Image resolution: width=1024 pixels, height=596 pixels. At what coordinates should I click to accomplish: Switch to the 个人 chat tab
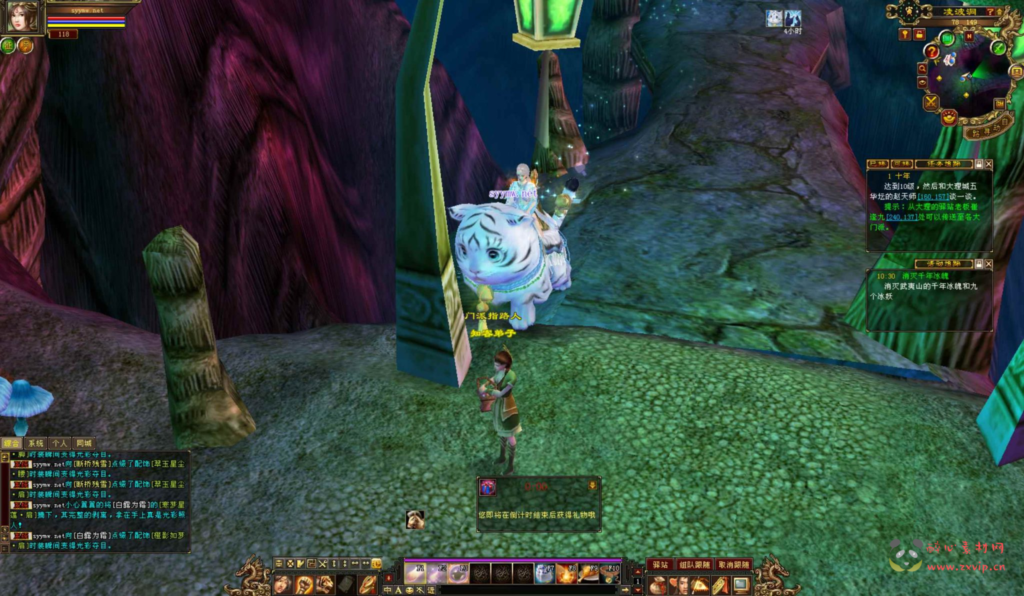click(x=60, y=442)
